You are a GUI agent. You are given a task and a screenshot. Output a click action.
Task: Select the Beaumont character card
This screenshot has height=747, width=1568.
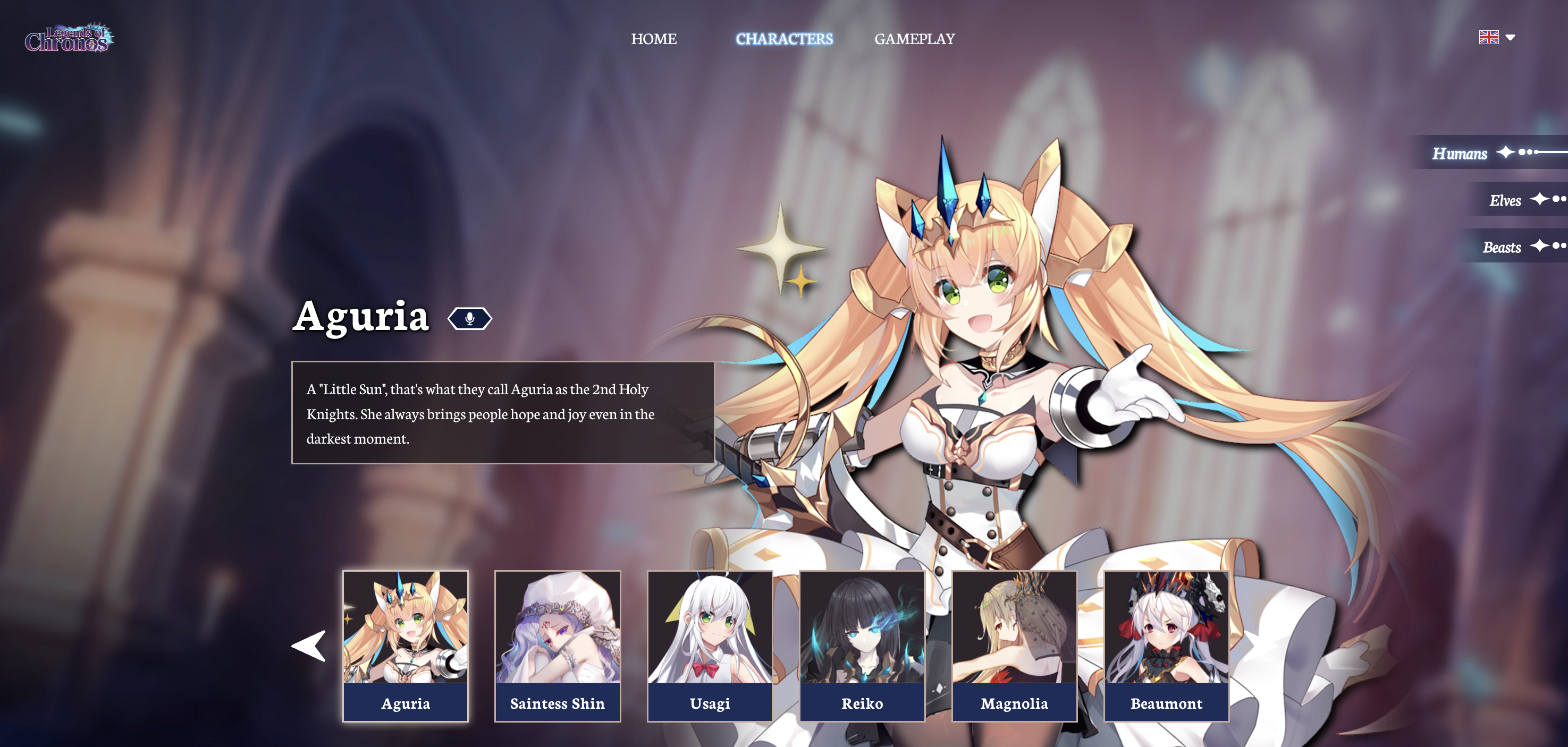click(x=1166, y=646)
